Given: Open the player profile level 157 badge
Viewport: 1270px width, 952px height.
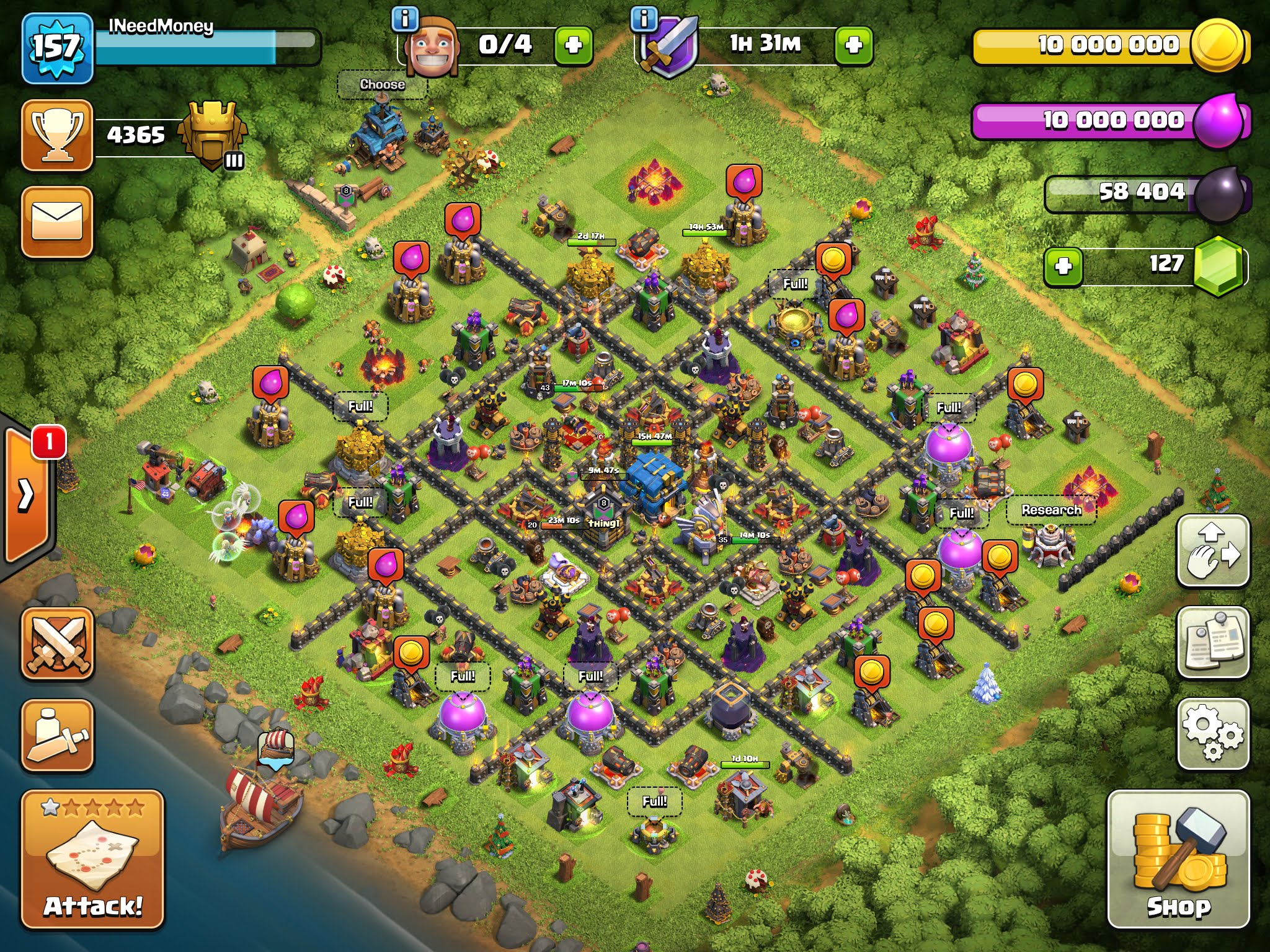Looking at the screenshot, I should click(57, 48).
